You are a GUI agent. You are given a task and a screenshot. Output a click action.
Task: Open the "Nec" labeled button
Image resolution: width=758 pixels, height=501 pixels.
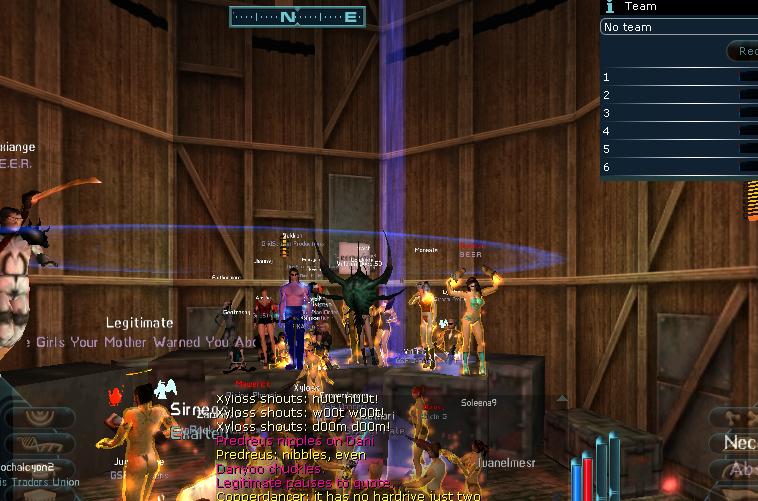tap(738, 442)
